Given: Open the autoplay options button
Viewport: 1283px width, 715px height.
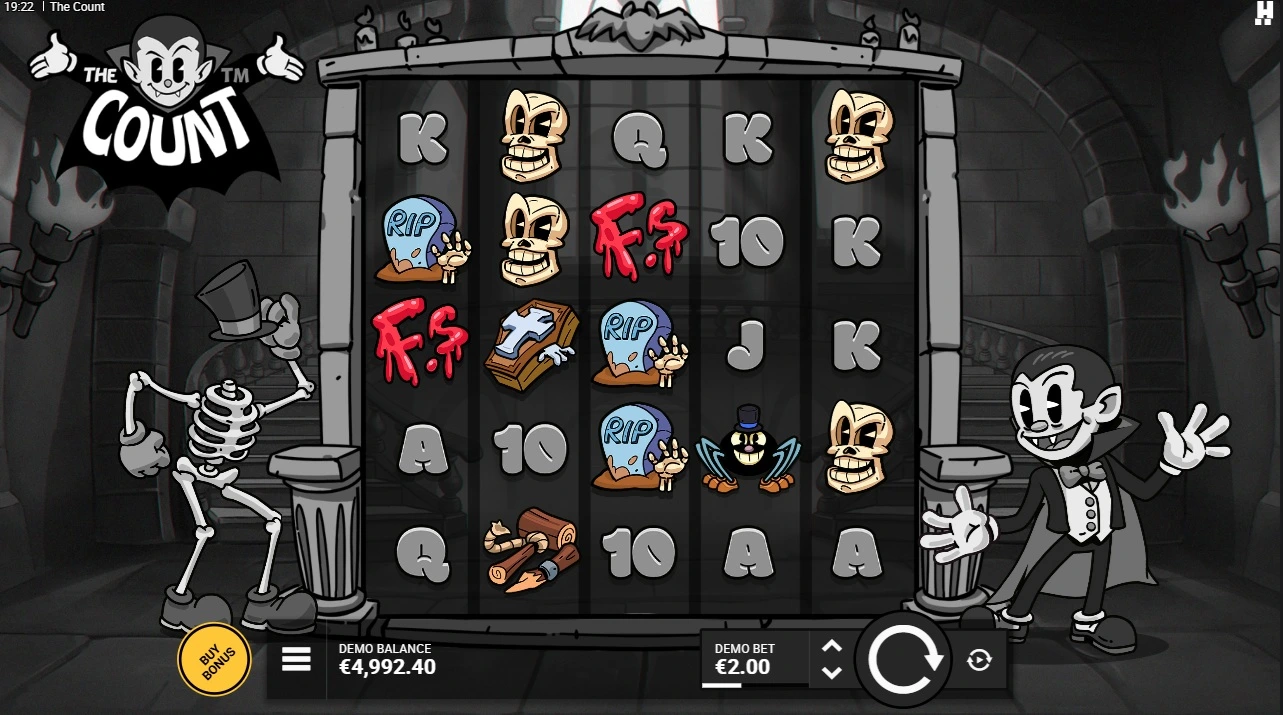Looking at the screenshot, I should pos(979,659).
